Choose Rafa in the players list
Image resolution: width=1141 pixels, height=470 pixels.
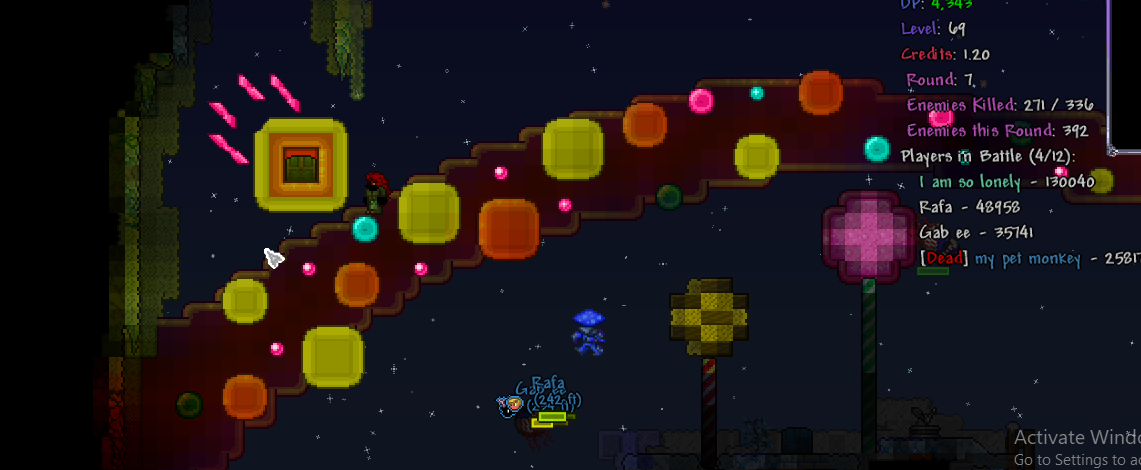968,207
